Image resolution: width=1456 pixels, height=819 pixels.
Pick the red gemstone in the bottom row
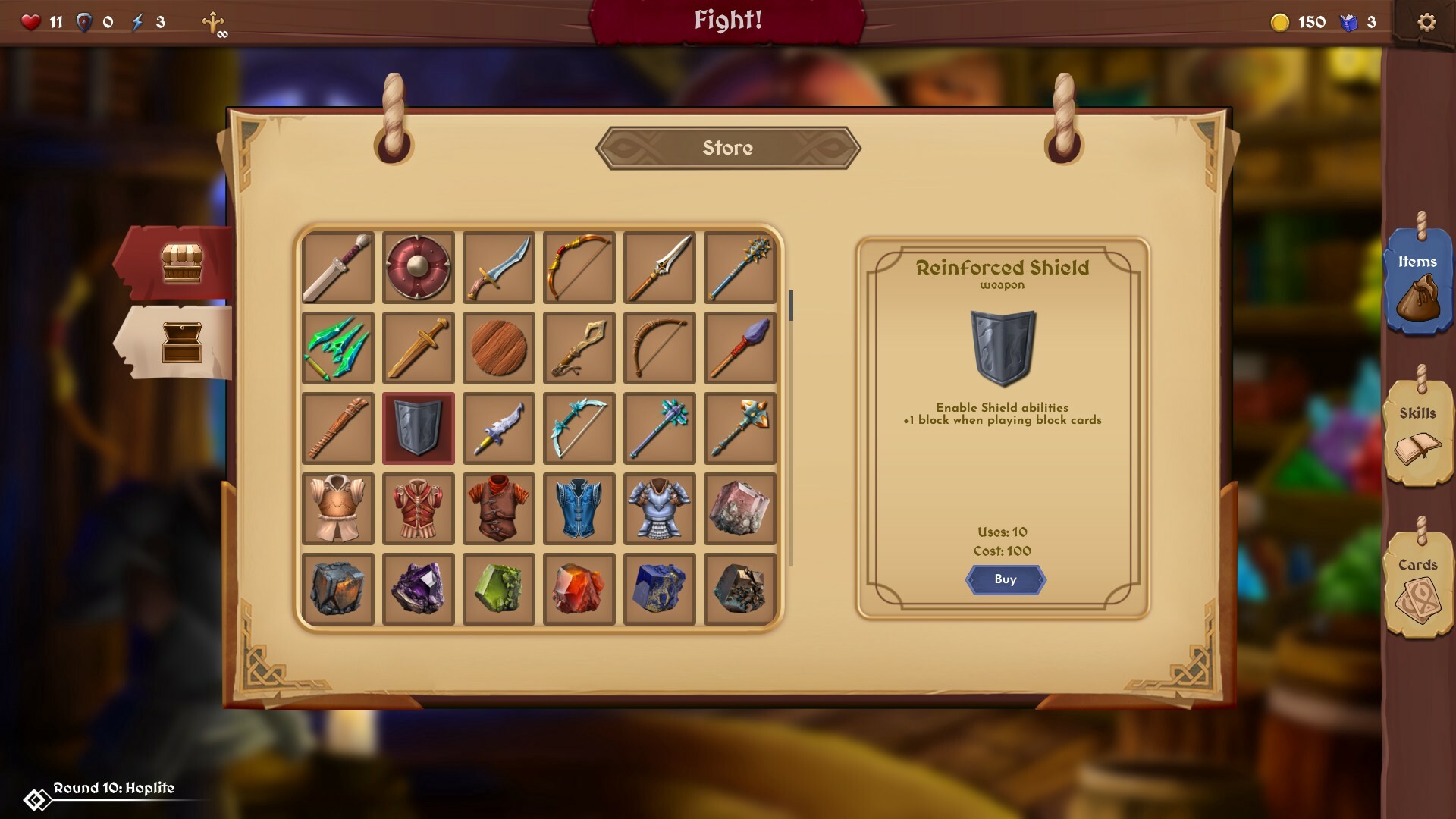click(579, 588)
